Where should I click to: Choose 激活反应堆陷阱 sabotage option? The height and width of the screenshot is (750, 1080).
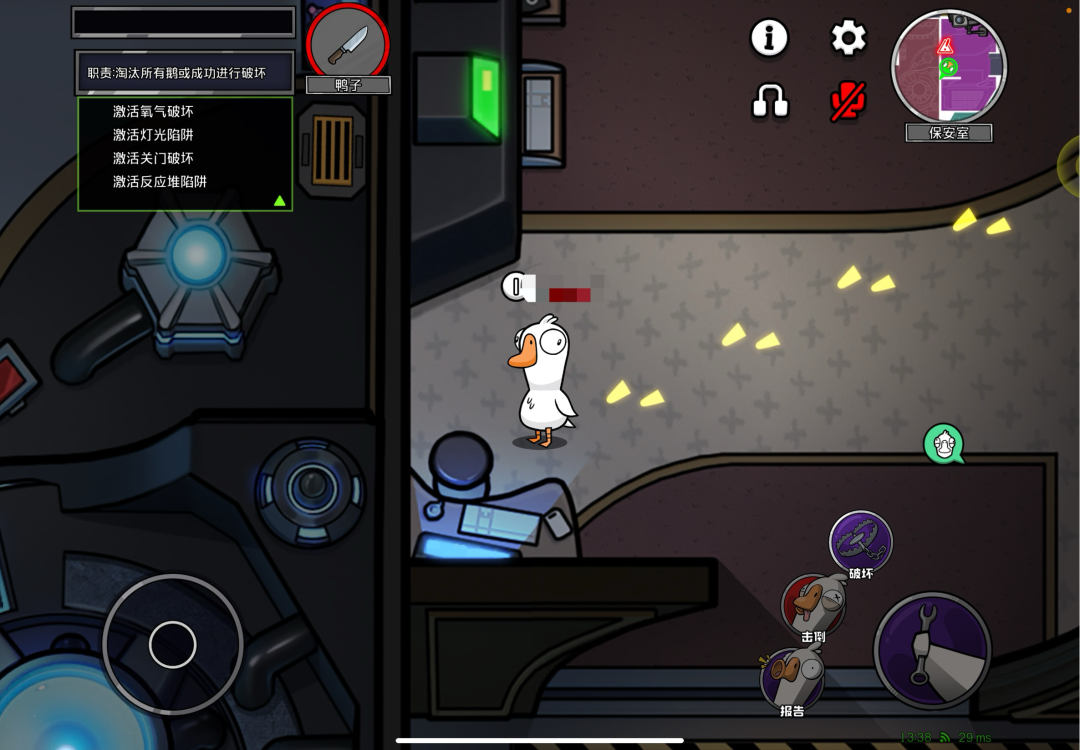tap(160, 181)
